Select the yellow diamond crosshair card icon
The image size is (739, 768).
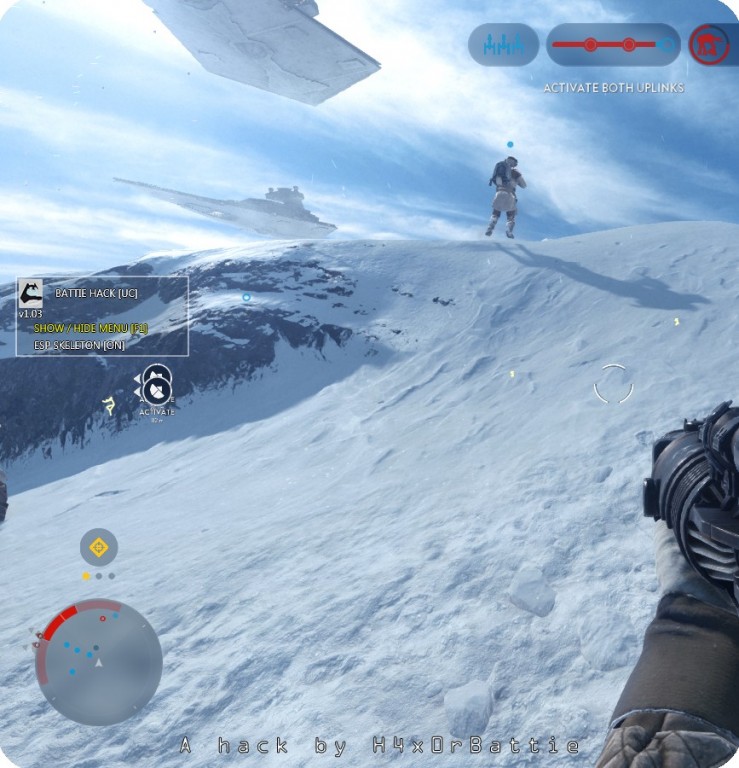98,547
